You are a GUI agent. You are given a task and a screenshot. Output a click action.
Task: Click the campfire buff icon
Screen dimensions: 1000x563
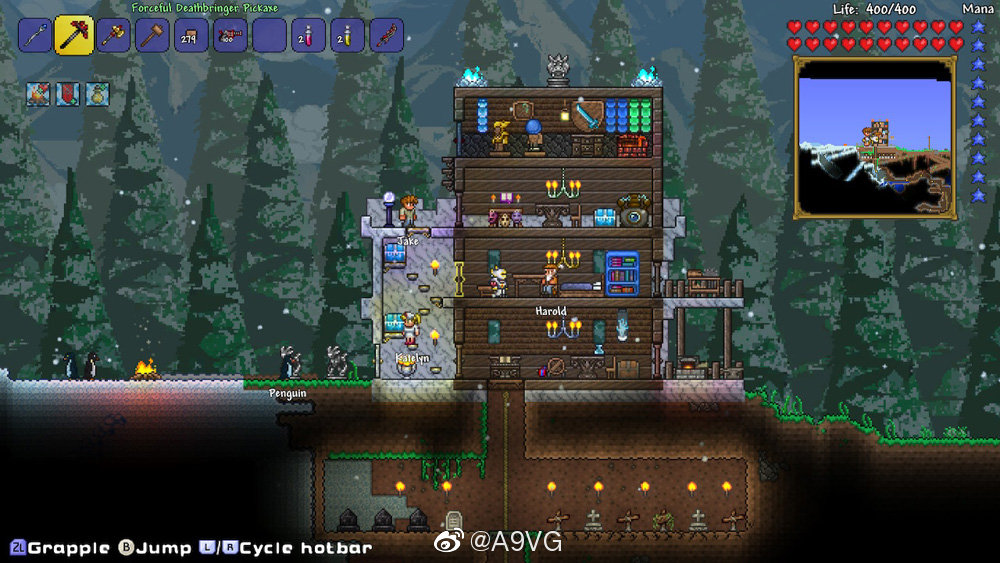point(39,94)
